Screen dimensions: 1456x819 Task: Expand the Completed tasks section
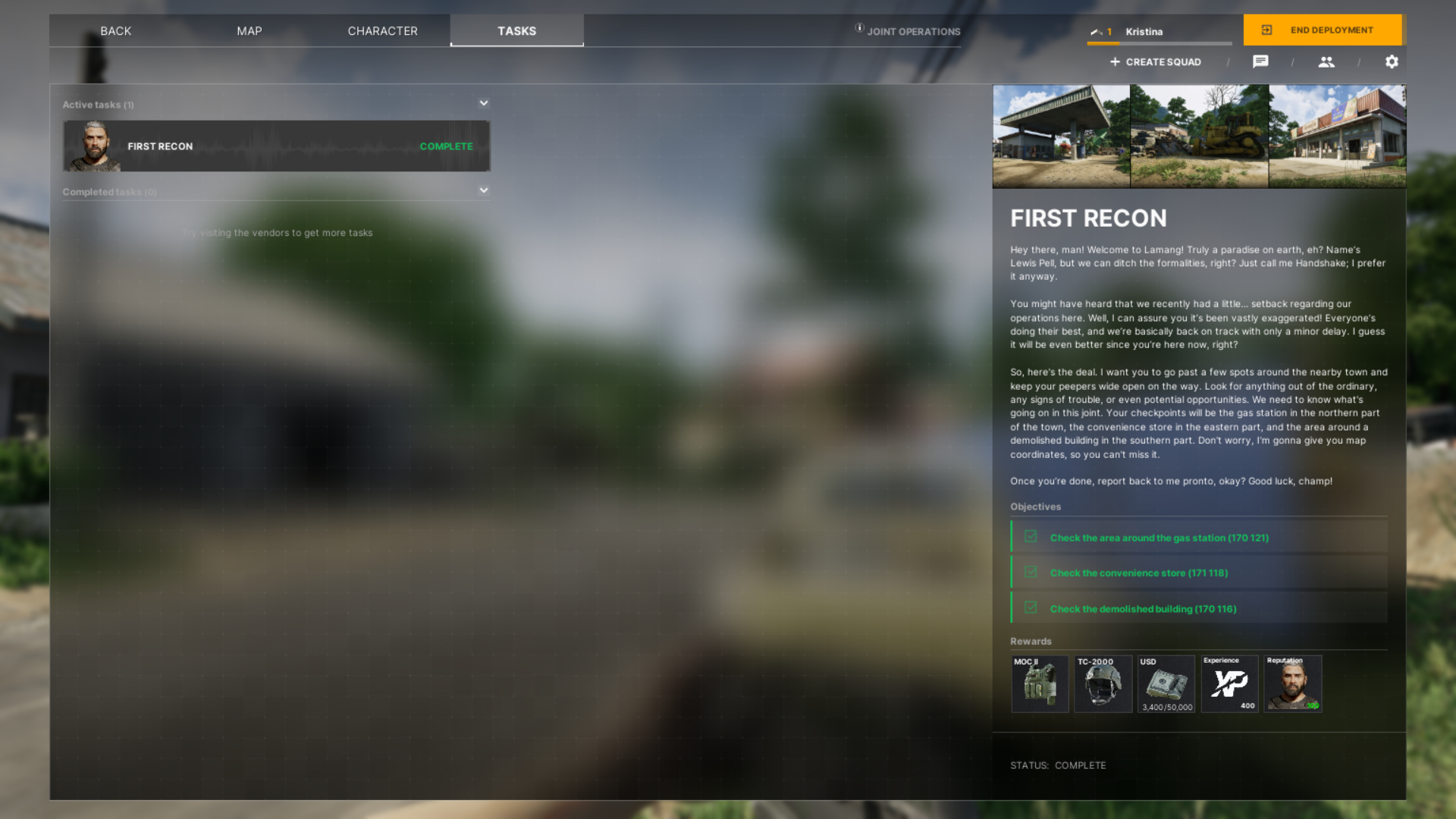483,190
